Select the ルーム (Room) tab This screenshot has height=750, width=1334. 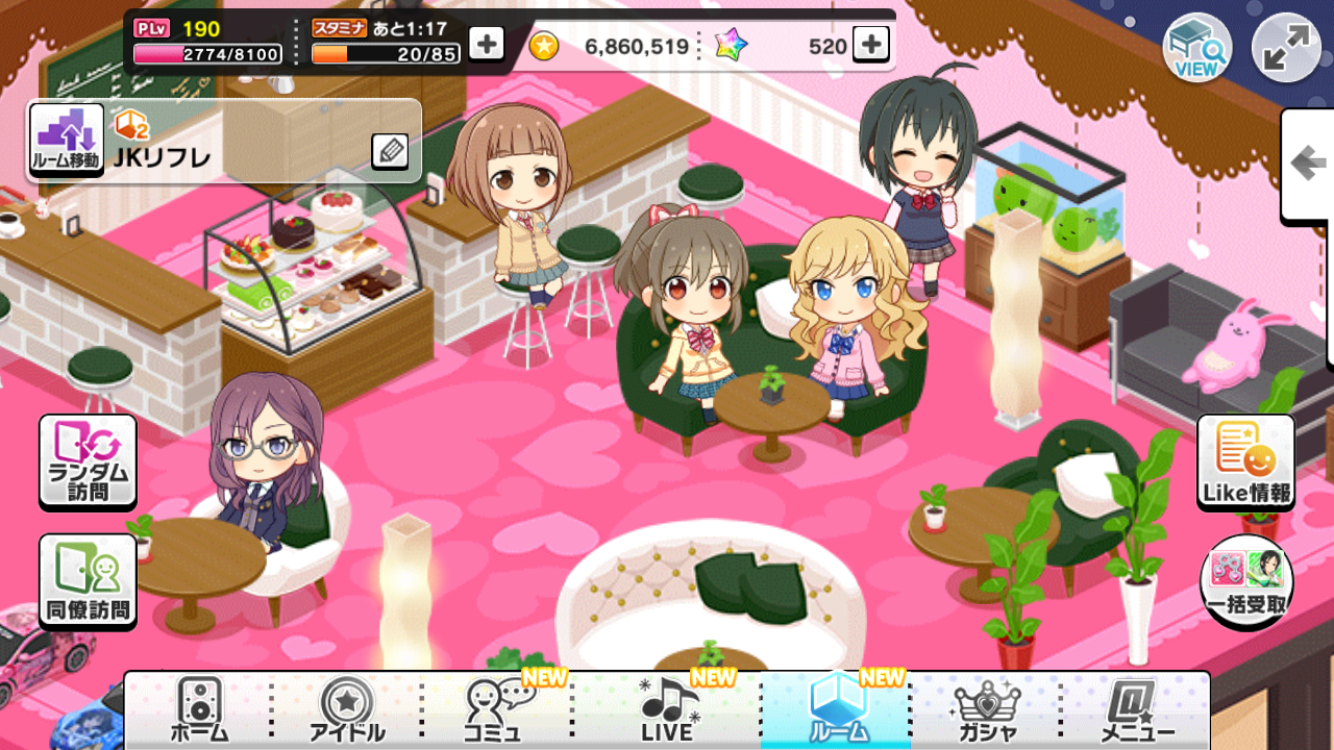(836, 710)
